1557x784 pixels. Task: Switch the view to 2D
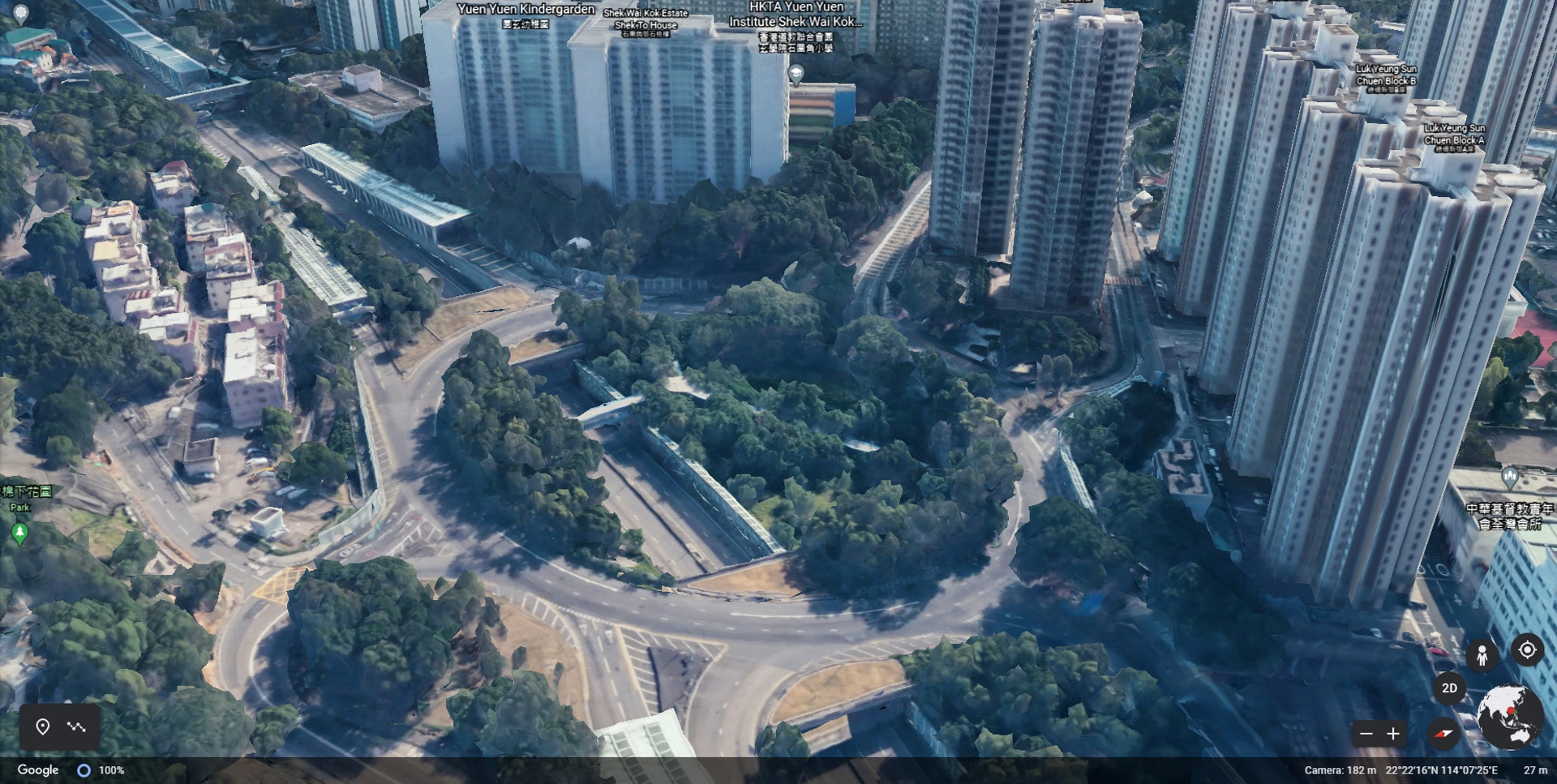click(1449, 688)
